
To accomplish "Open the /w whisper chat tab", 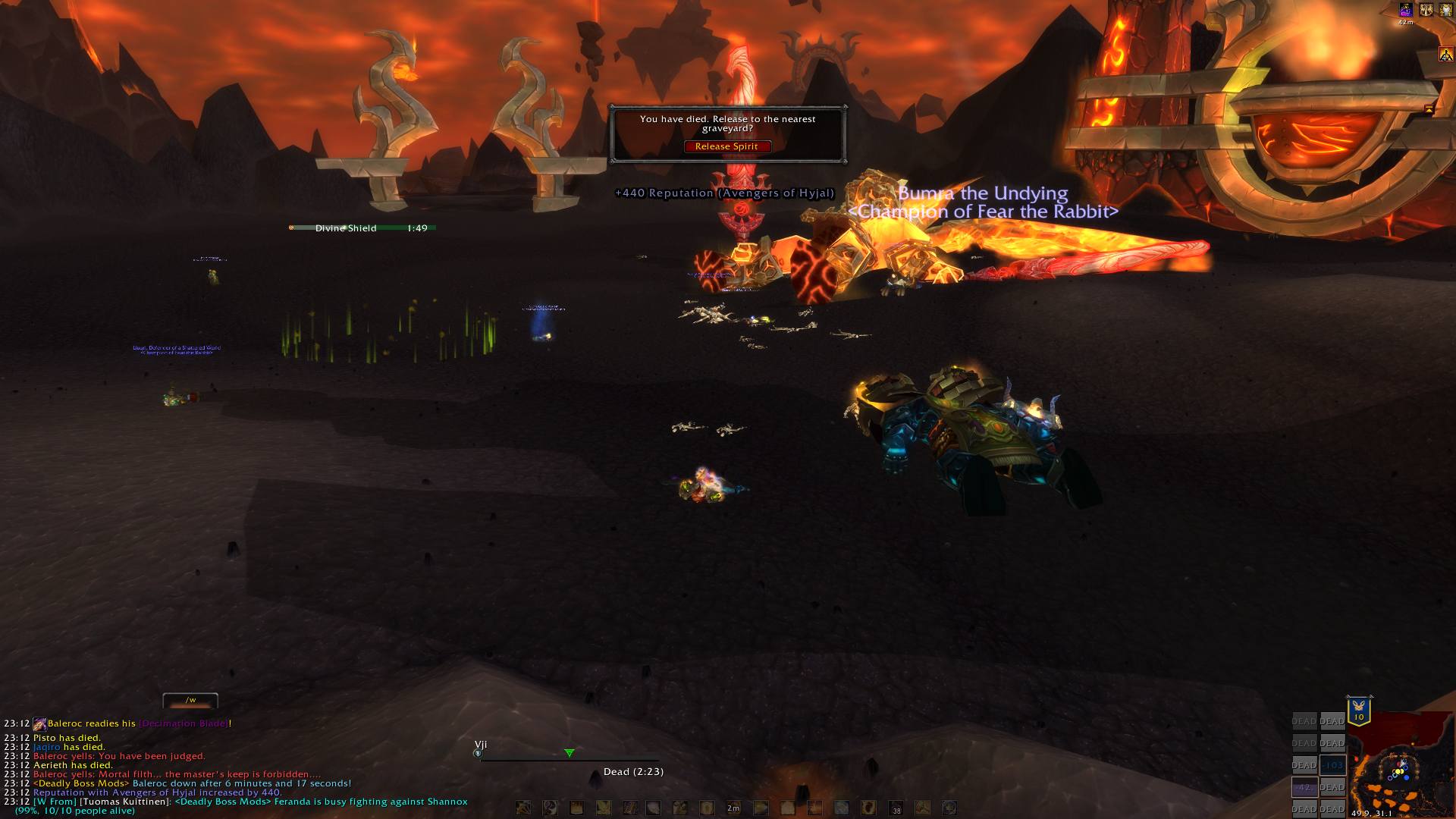I will tap(190, 700).
